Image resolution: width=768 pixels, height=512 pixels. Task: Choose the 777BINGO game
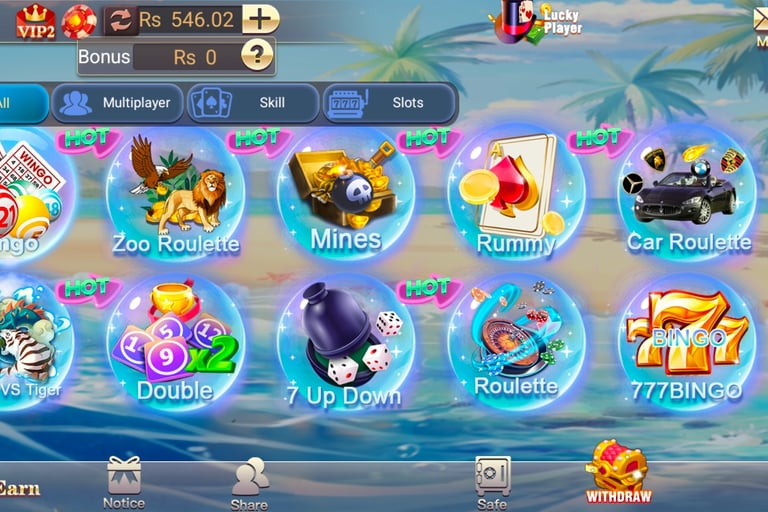(x=687, y=343)
